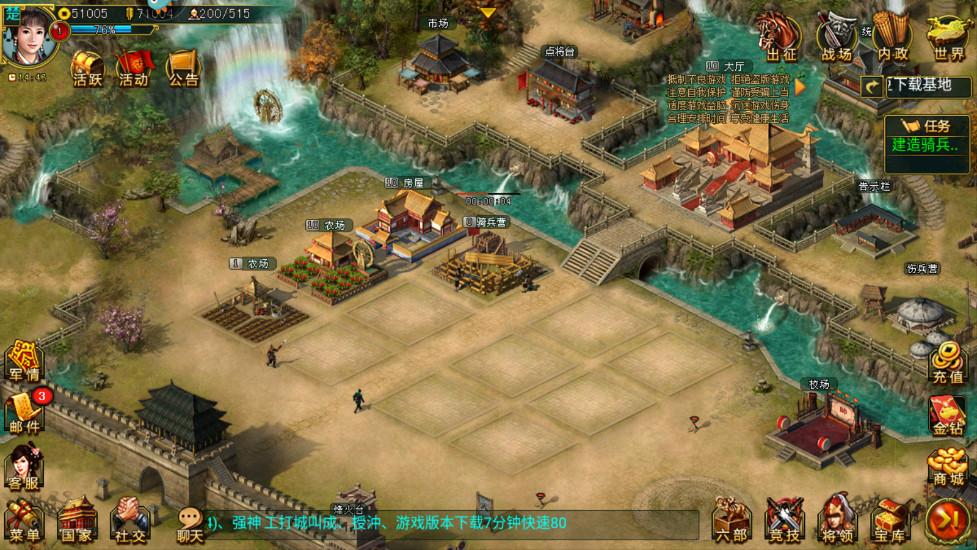The image size is (977, 550).
Task: Open the 将领 generals icon
Action: (836, 520)
